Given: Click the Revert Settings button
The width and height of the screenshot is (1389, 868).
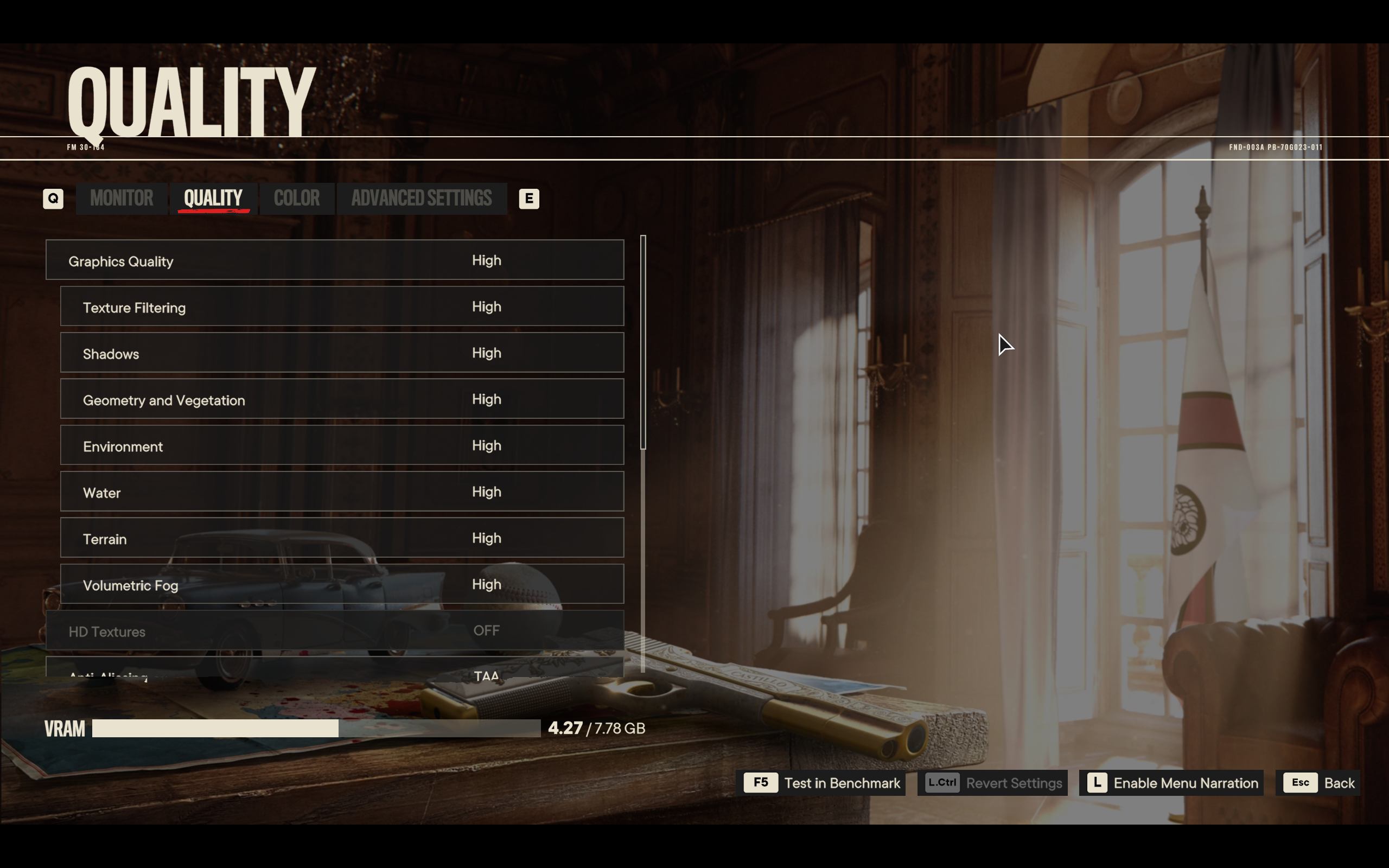Looking at the screenshot, I should [x=993, y=783].
